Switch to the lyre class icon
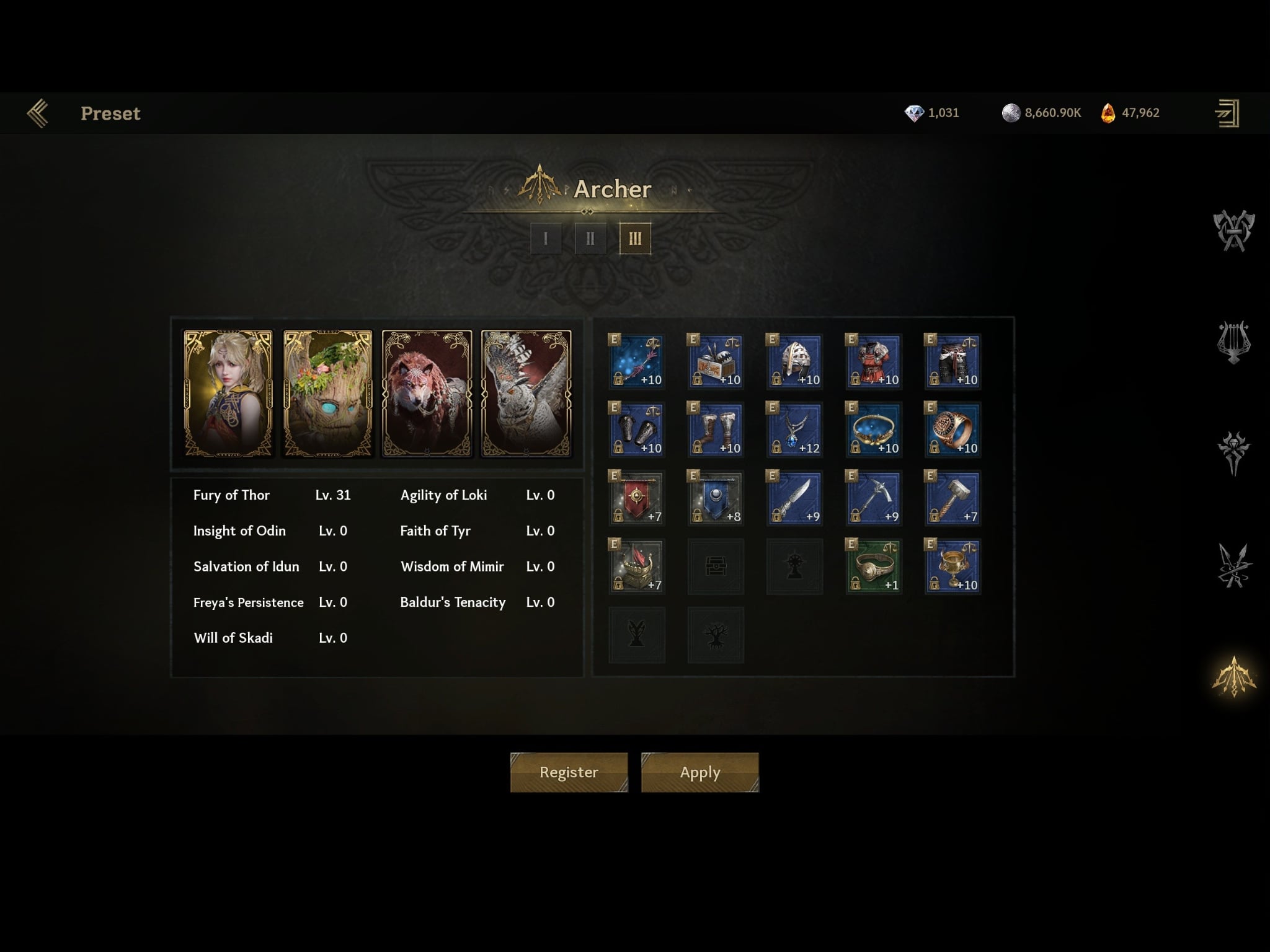This screenshot has width=1270, height=952. tap(1233, 342)
